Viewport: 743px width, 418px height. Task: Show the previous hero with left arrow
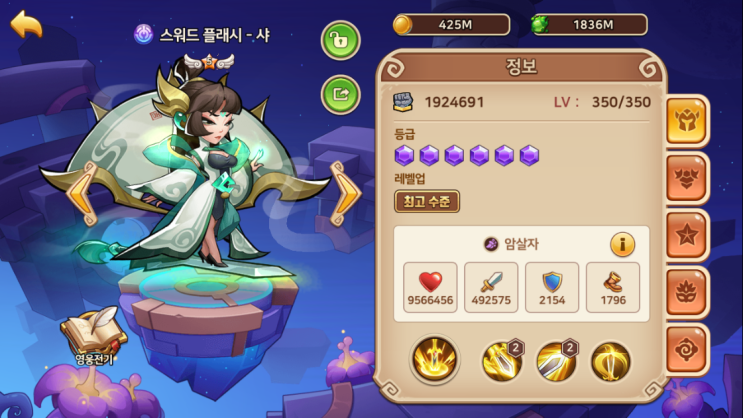[83, 193]
